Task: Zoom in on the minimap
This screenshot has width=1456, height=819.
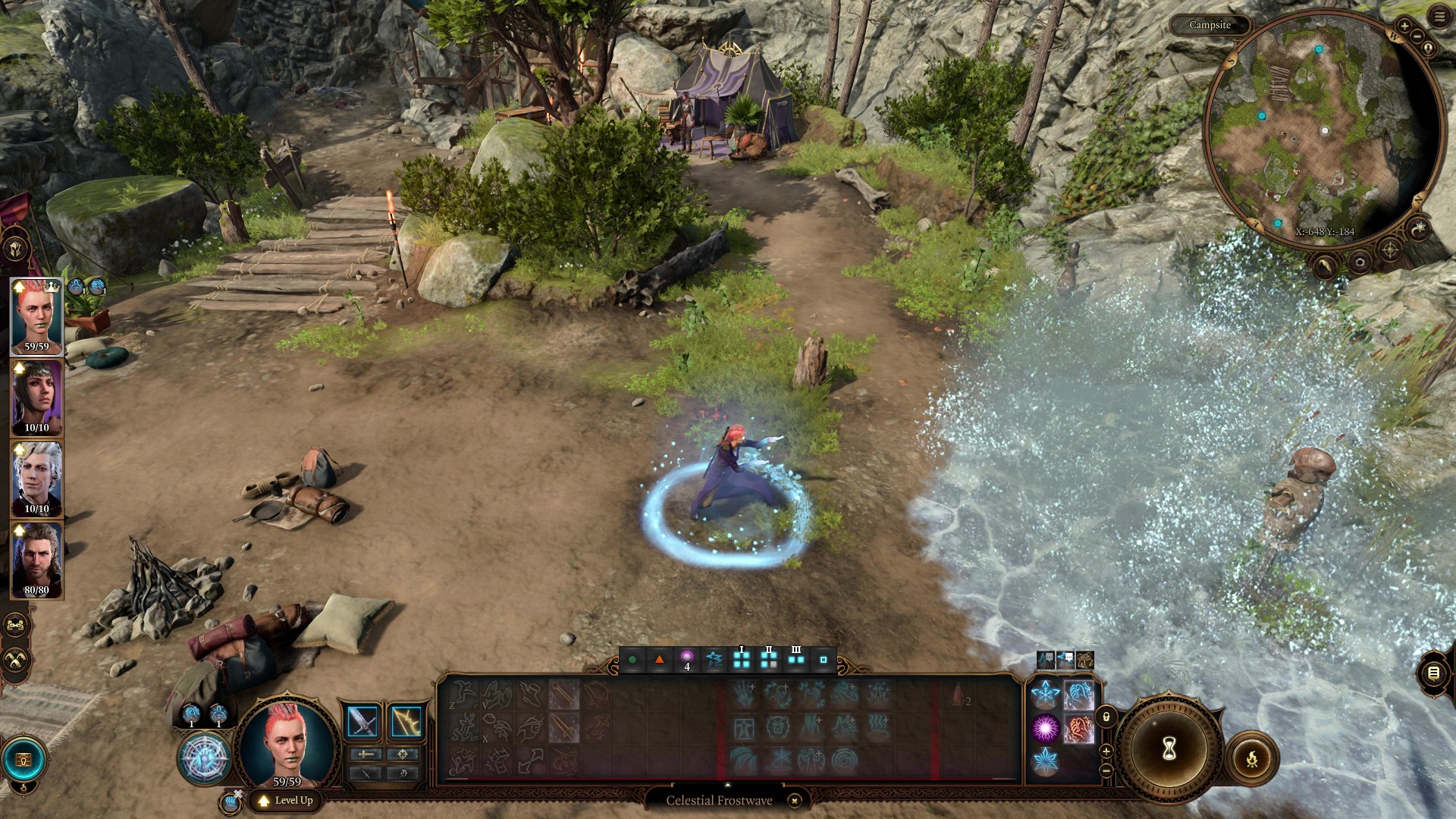Action: (x=1404, y=27)
